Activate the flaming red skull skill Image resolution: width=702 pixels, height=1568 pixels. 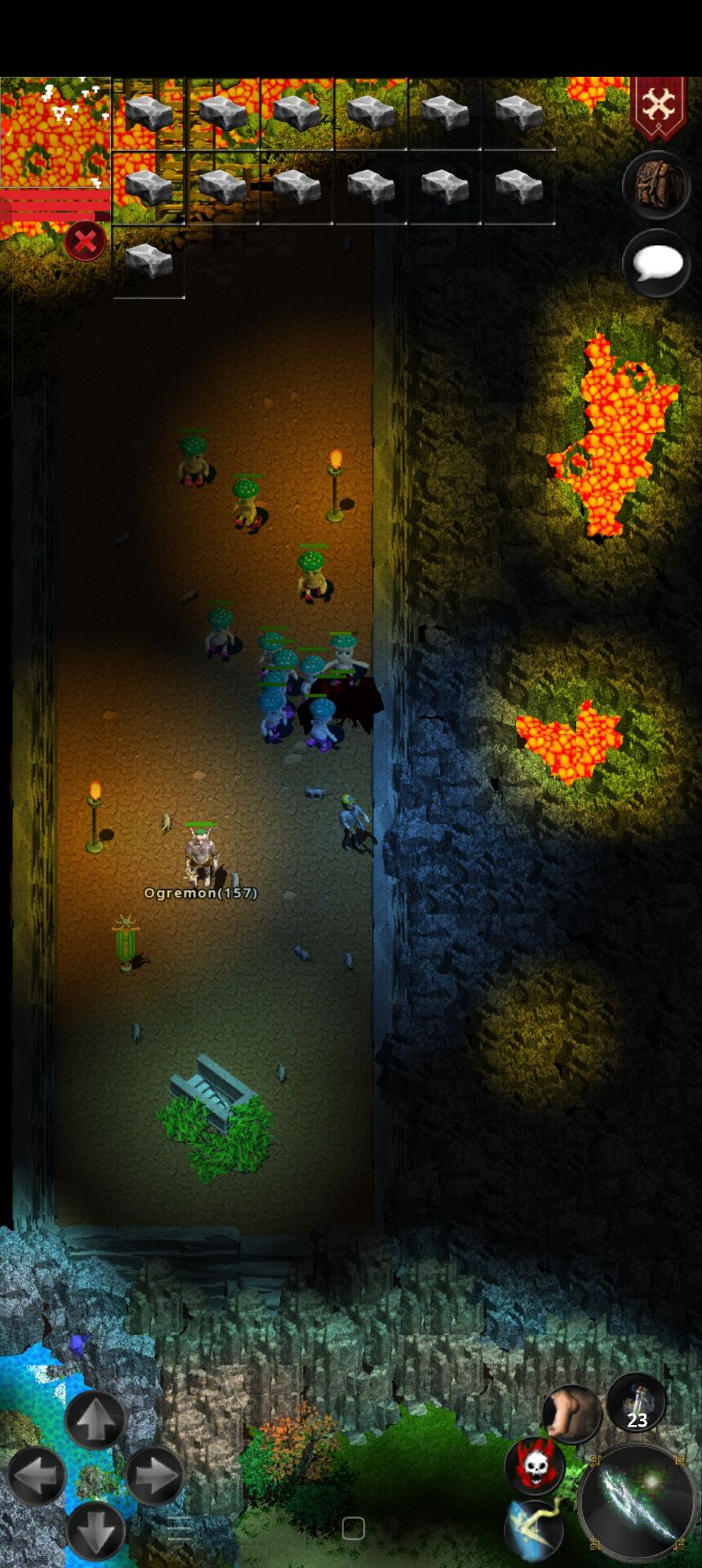(x=535, y=1466)
